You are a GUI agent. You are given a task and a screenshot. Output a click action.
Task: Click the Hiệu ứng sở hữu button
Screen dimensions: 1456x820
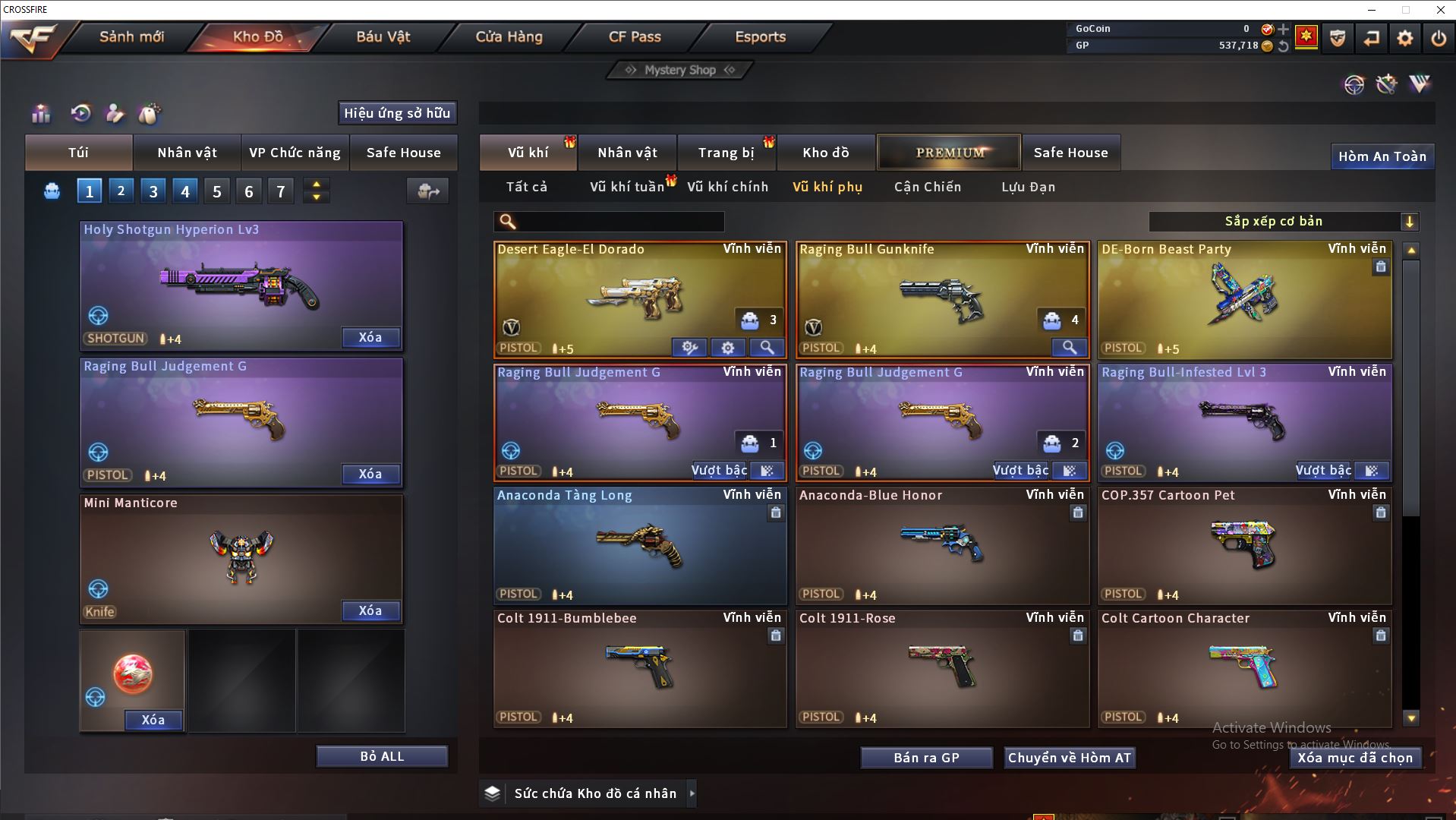(x=397, y=113)
